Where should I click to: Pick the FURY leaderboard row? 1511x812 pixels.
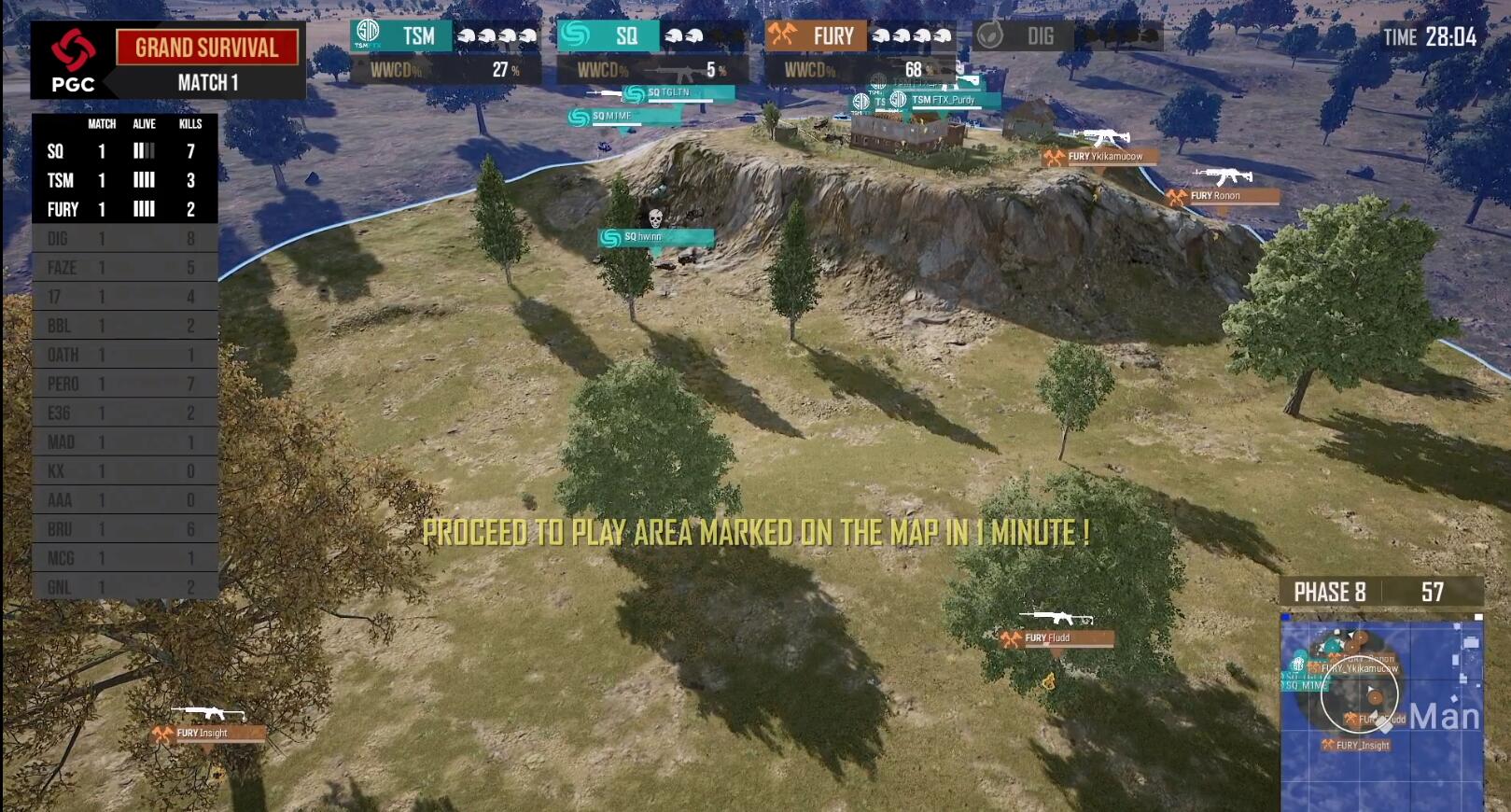(124, 209)
